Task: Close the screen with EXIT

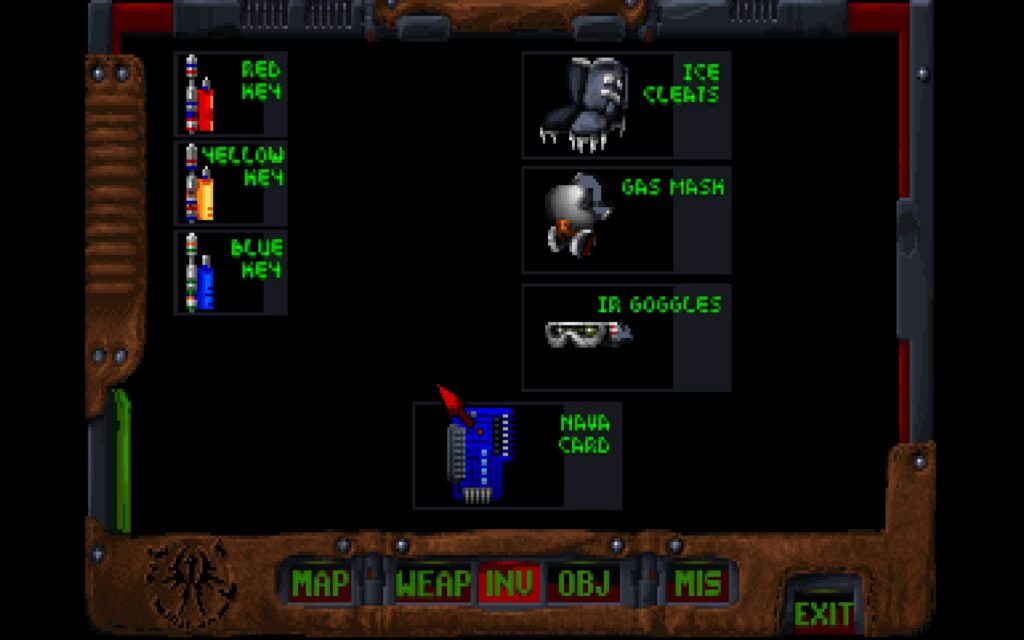Action: (823, 611)
